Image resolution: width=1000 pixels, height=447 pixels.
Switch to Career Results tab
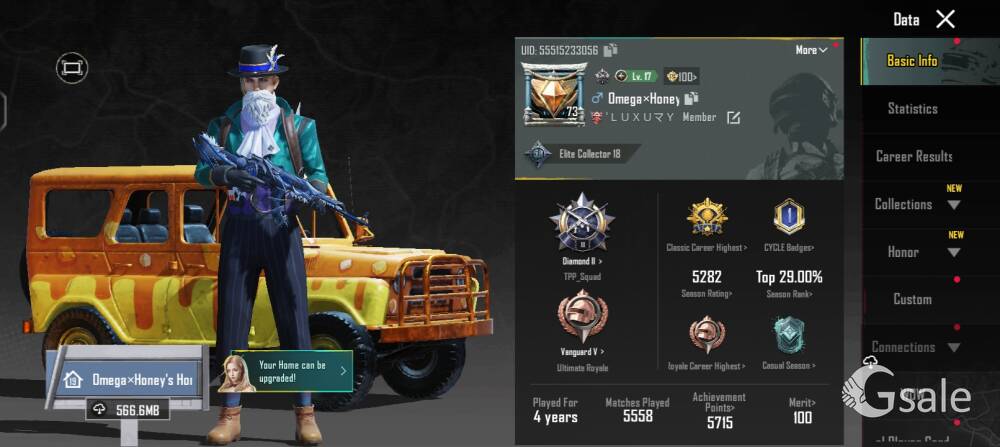pyautogui.click(x=913, y=156)
